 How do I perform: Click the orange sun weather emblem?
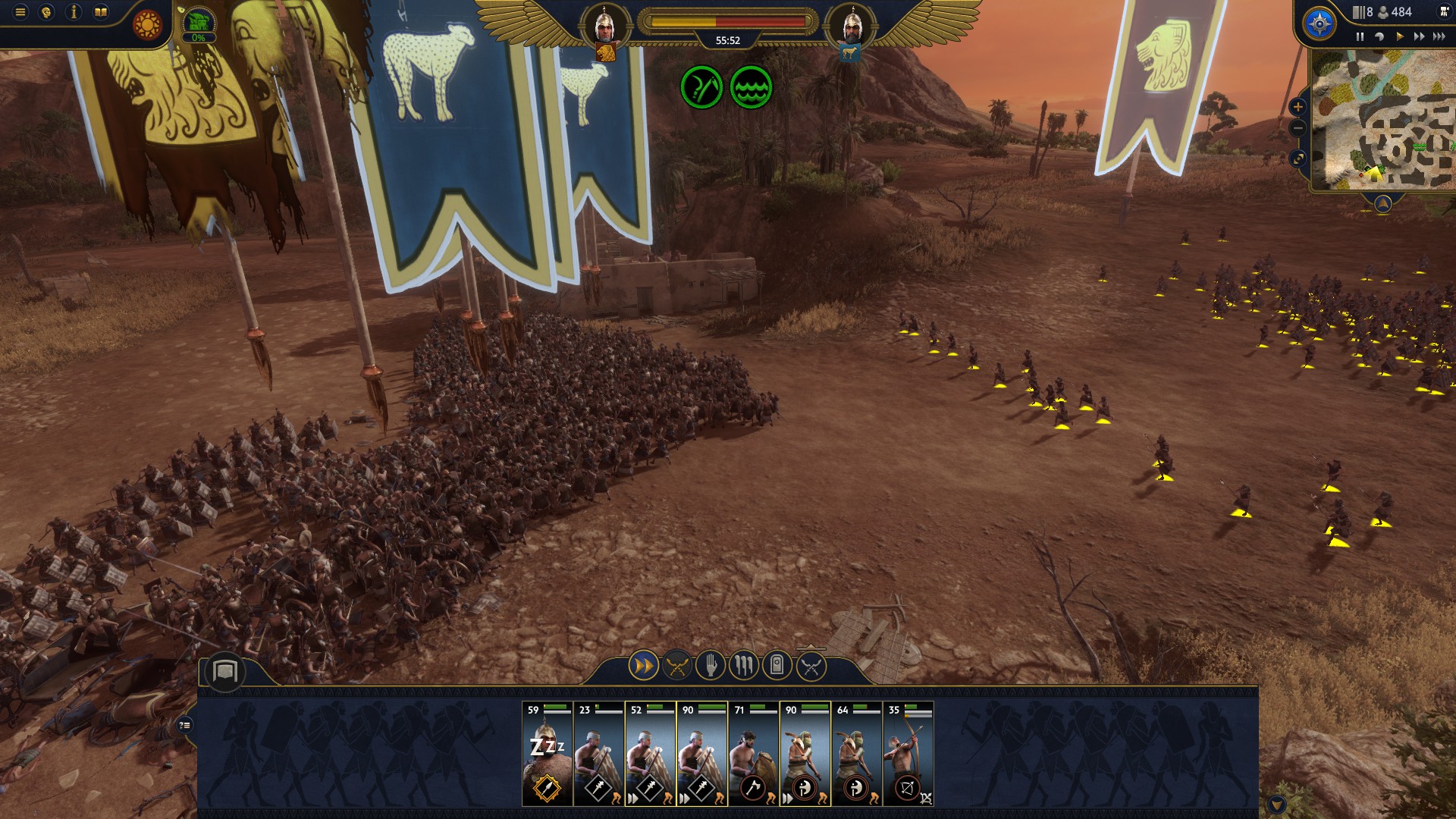pyautogui.click(x=147, y=25)
